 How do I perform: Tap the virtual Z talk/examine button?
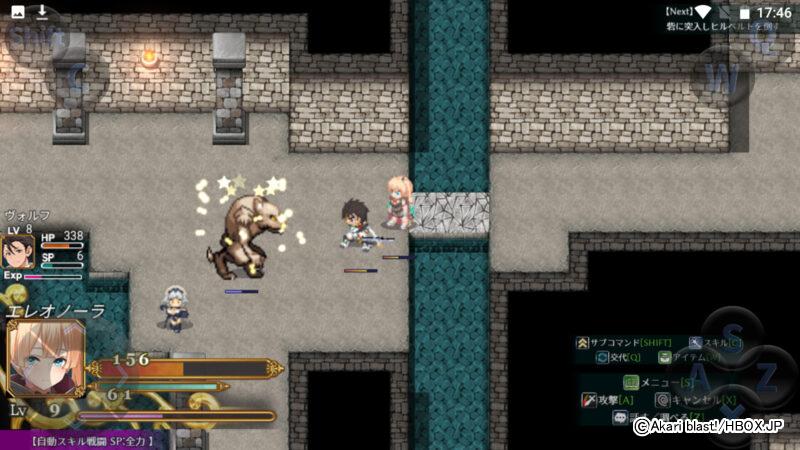pos(765,379)
